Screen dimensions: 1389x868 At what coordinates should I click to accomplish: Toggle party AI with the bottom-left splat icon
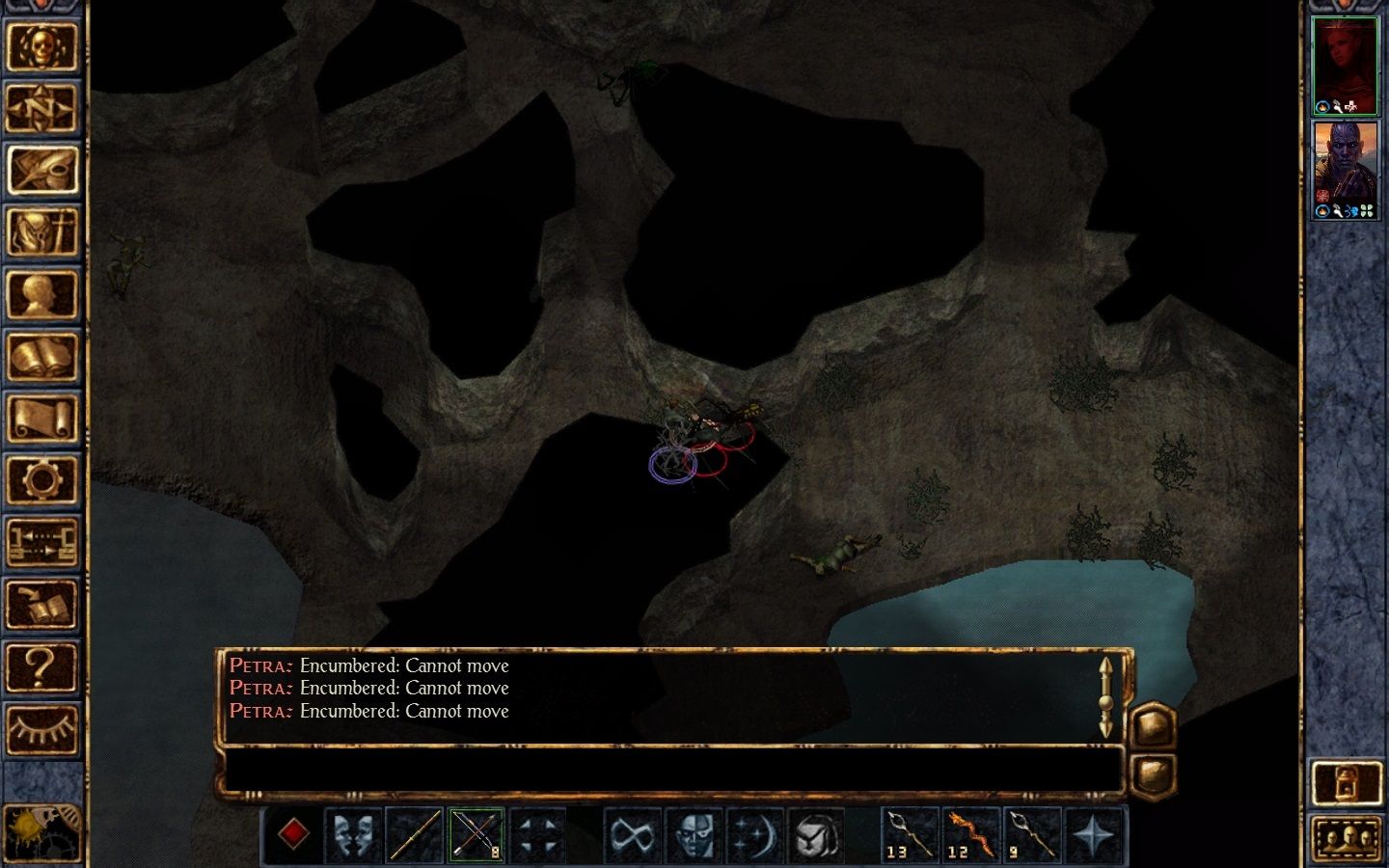pos(42,831)
